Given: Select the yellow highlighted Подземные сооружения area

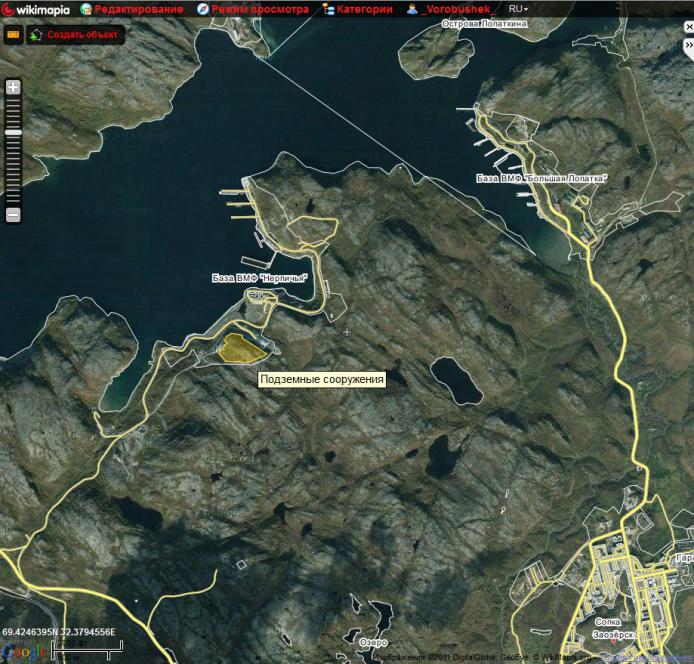Looking at the screenshot, I should tap(241, 347).
